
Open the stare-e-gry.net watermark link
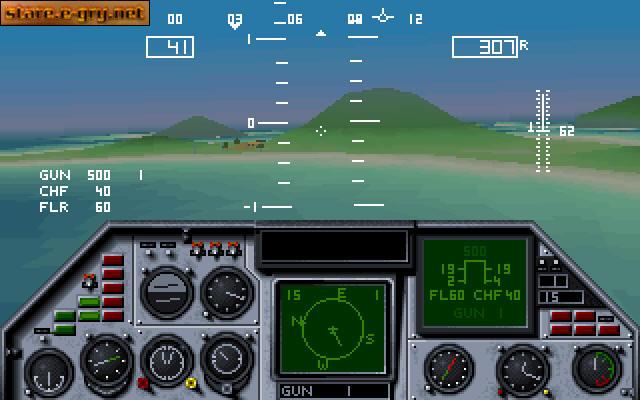pos(75,13)
